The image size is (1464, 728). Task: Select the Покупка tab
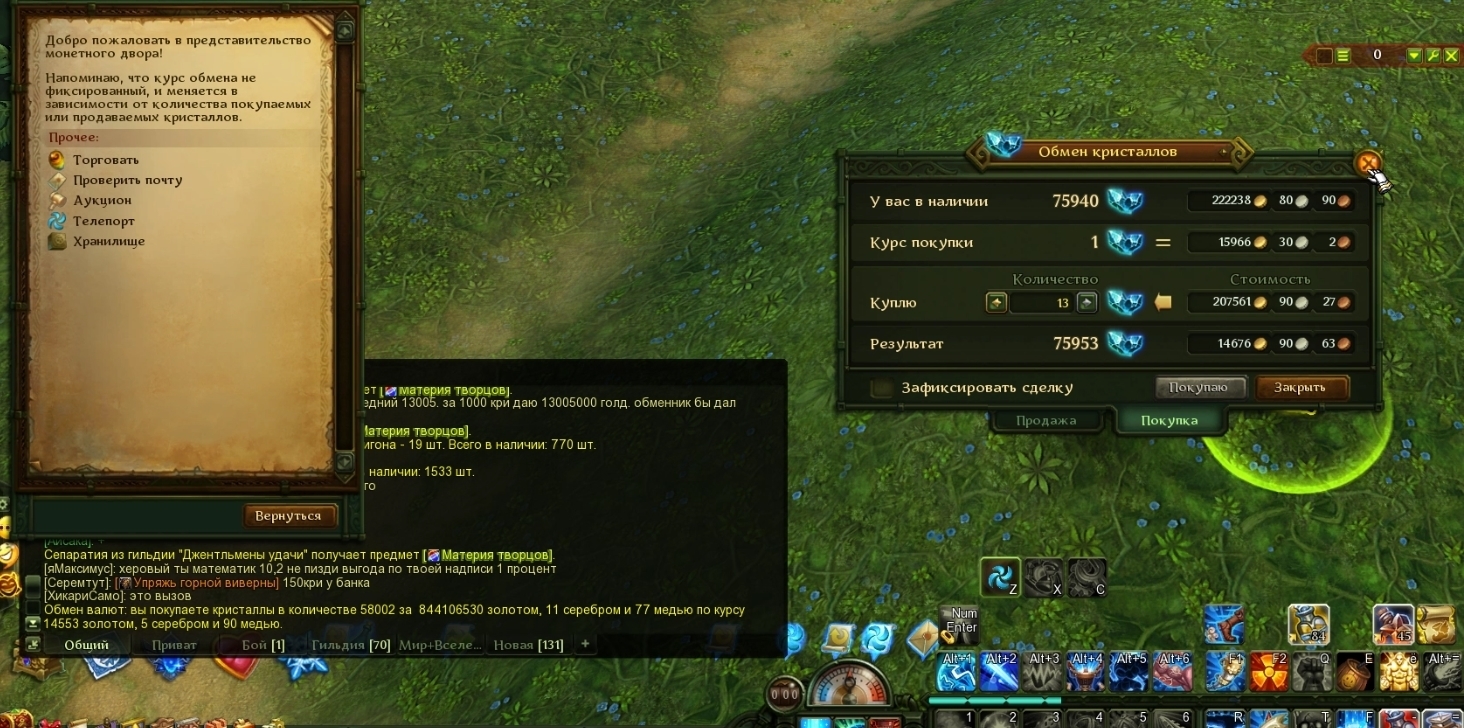click(x=1169, y=420)
